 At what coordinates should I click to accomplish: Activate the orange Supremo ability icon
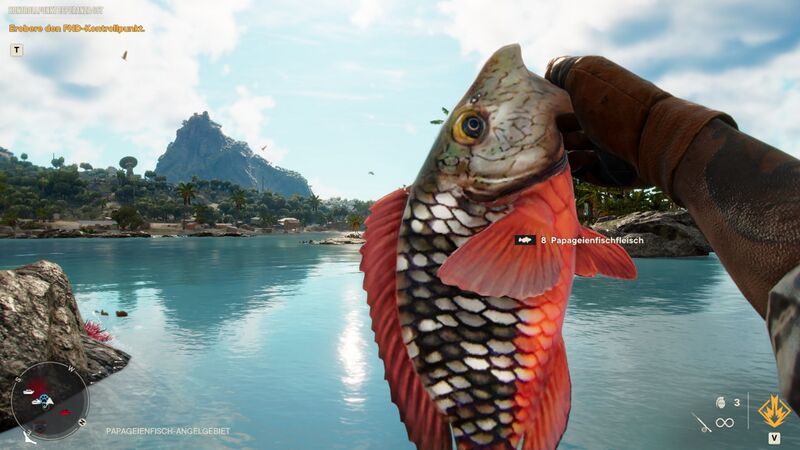tap(774, 410)
